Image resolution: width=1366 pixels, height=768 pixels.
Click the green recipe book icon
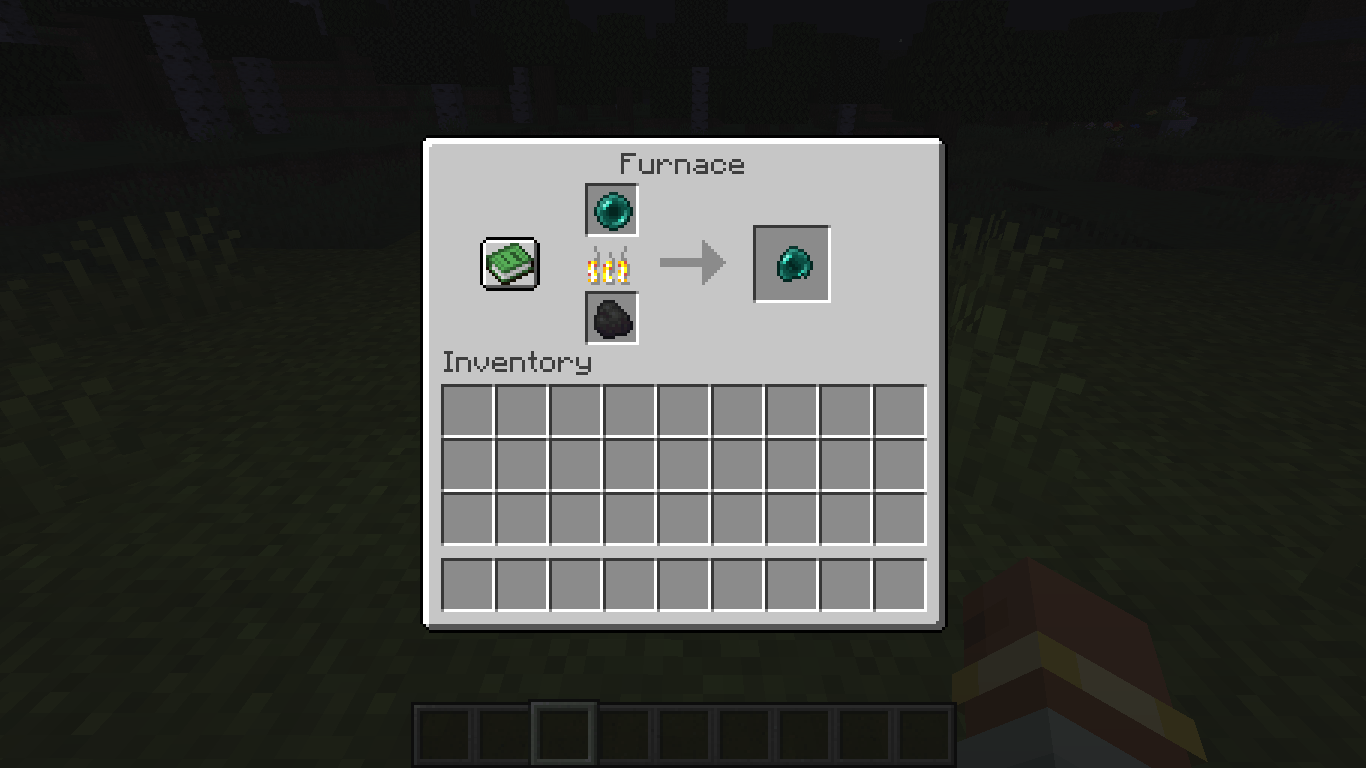[509, 263]
